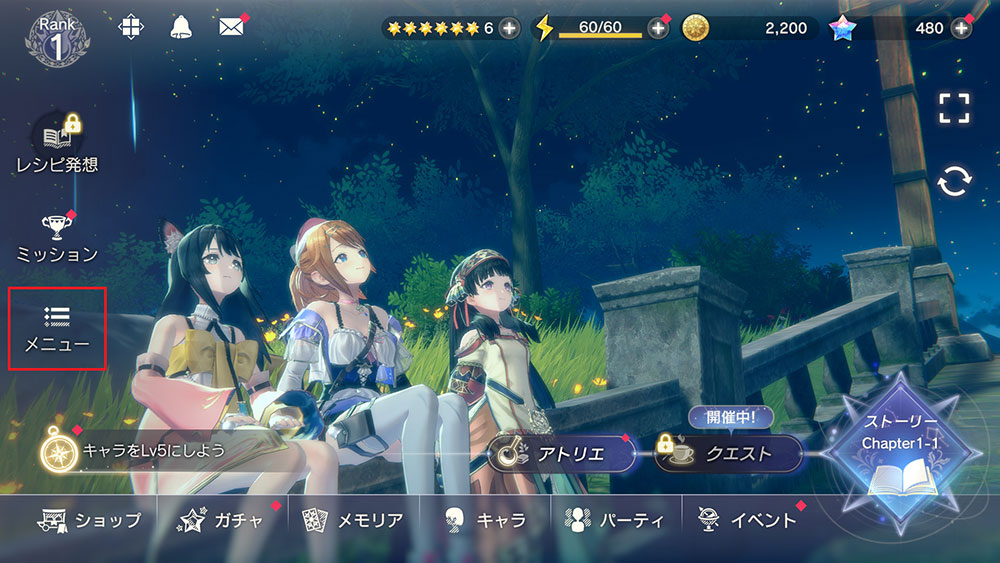Refill stamina with the plus button
Viewport: 1000px width, 563px height.
point(658,28)
